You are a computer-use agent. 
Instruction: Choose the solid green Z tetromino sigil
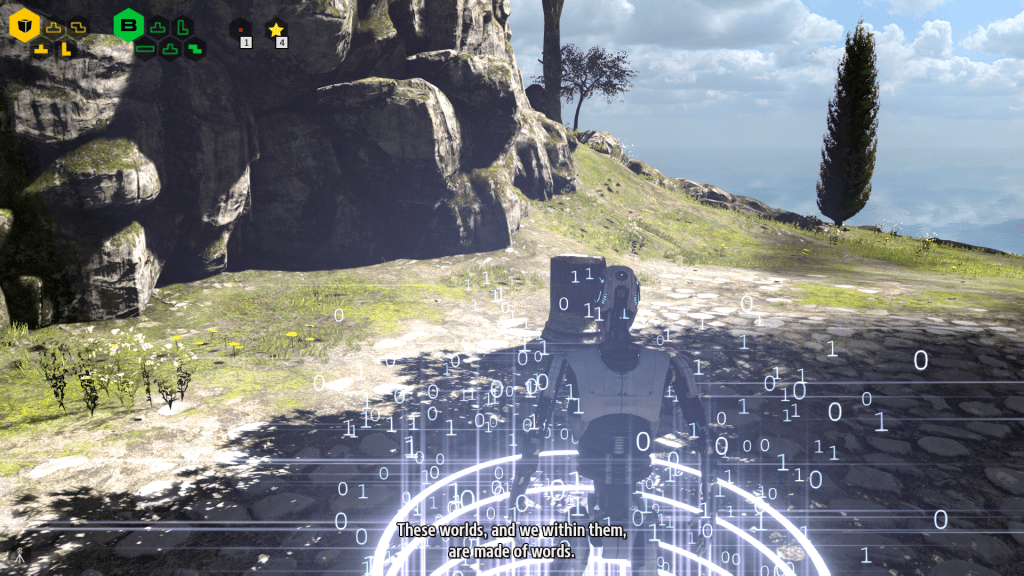[194, 47]
